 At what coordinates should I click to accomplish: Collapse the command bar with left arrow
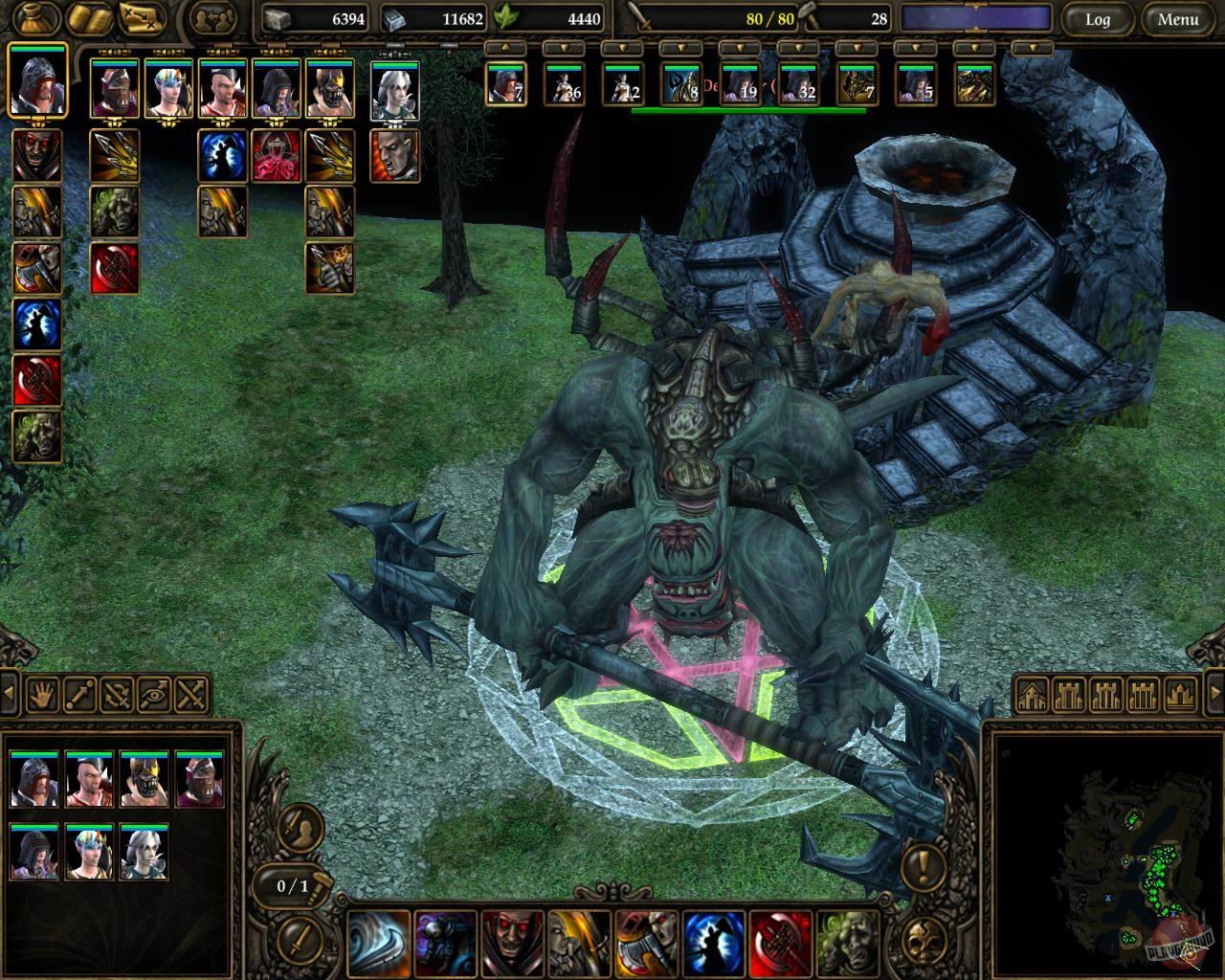(8, 694)
